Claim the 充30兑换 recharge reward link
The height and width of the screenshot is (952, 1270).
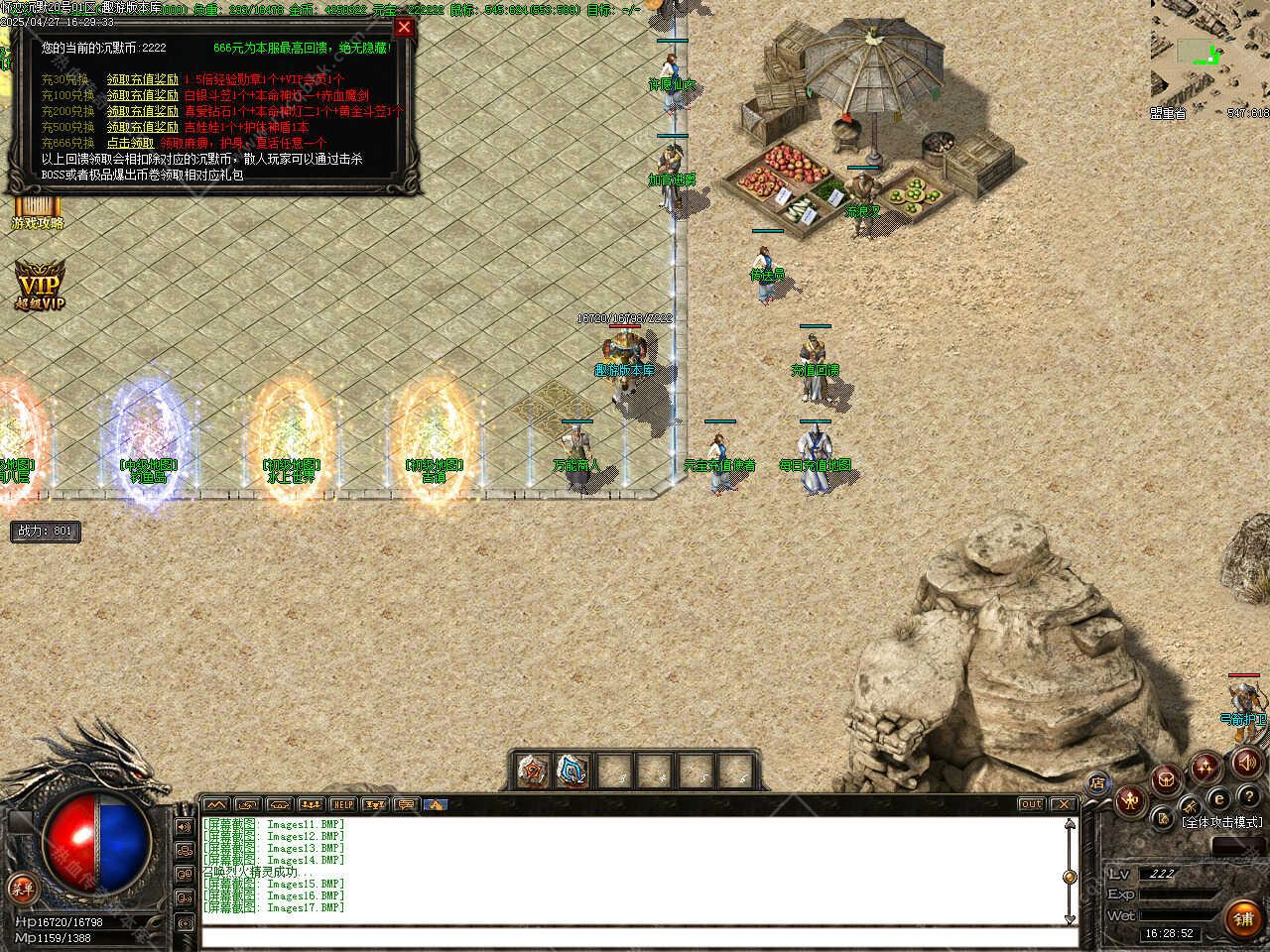click(x=143, y=79)
